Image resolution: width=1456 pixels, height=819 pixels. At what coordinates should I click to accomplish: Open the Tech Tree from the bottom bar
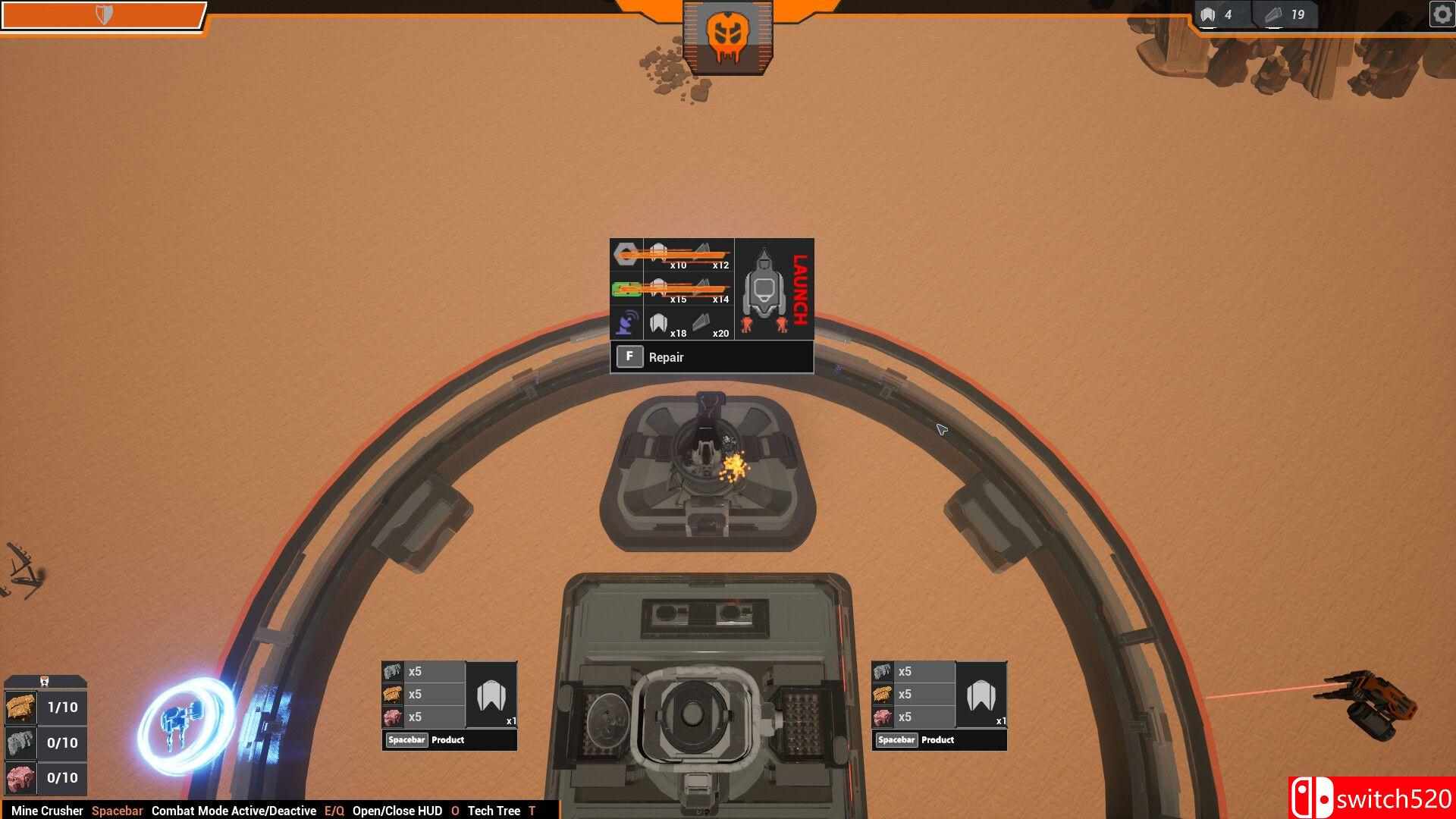click(x=494, y=811)
